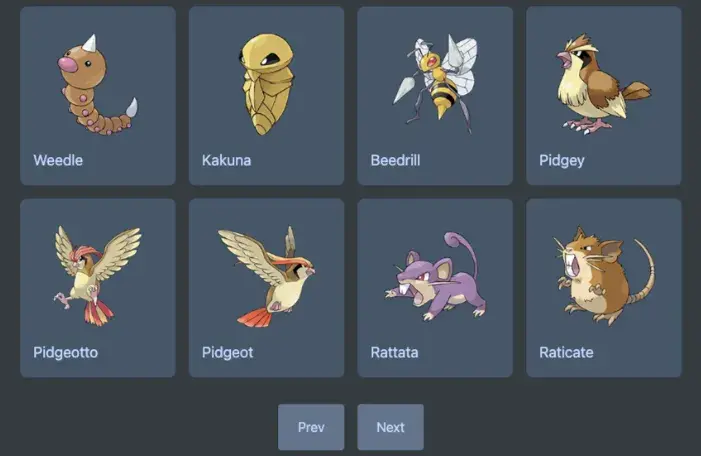Load the next page with Next
The image size is (701, 456).
(390, 427)
